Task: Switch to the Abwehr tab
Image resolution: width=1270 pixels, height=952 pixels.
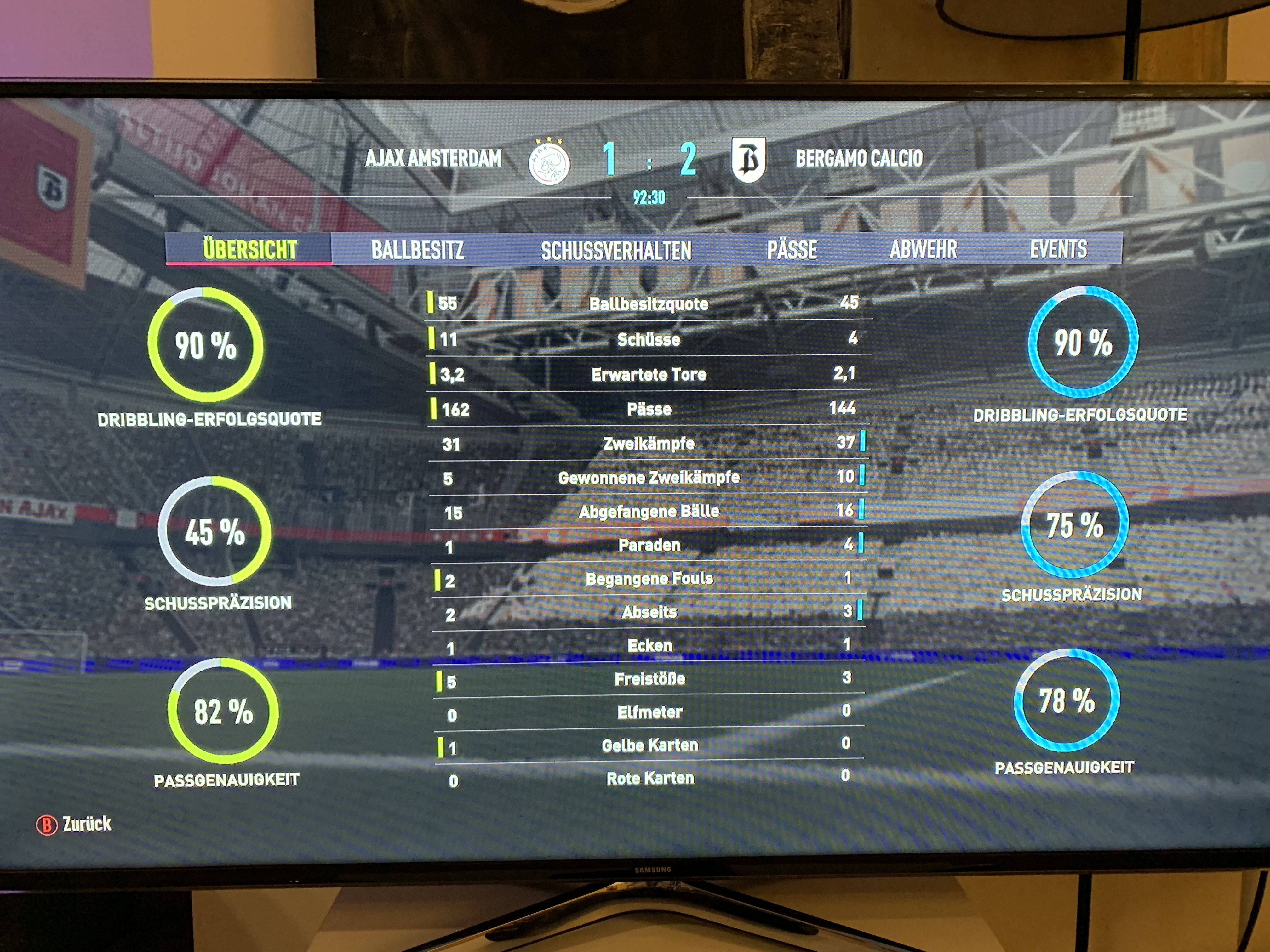Action: 923,249
